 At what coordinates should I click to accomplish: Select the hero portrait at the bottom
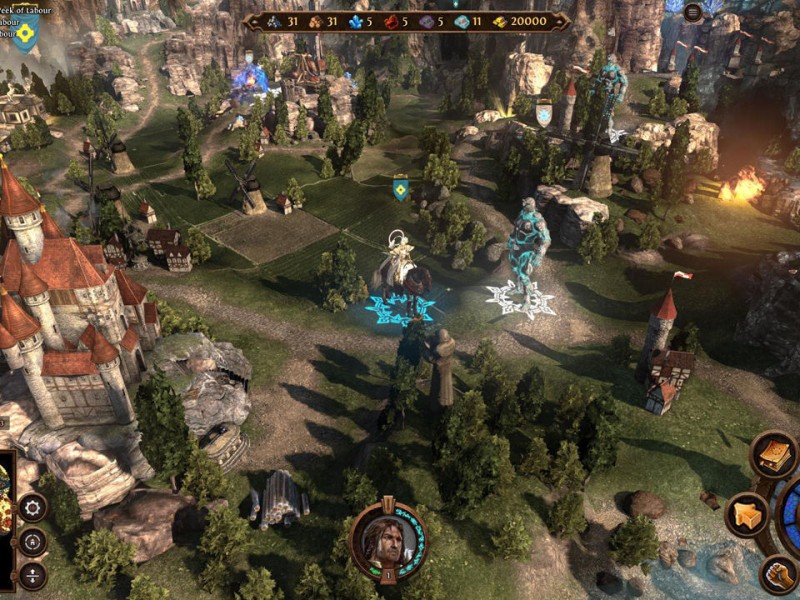(386, 540)
